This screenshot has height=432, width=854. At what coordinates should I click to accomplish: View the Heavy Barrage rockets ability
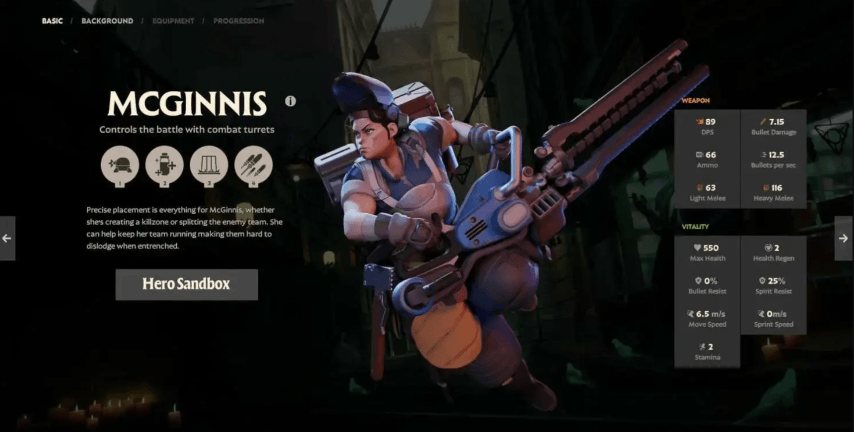click(254, 165)
